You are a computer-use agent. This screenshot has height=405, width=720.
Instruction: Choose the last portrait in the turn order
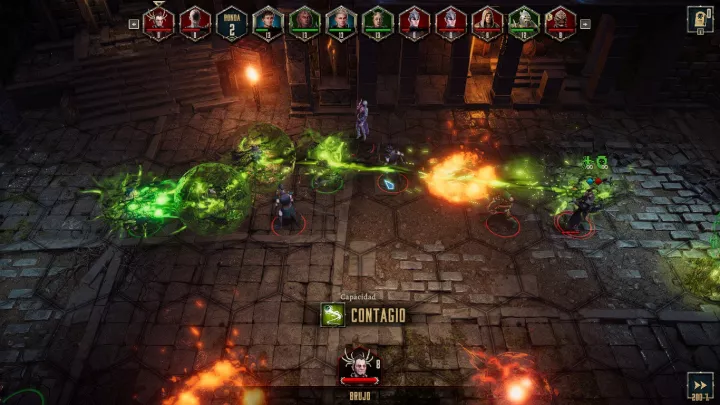tap(560, 21)
